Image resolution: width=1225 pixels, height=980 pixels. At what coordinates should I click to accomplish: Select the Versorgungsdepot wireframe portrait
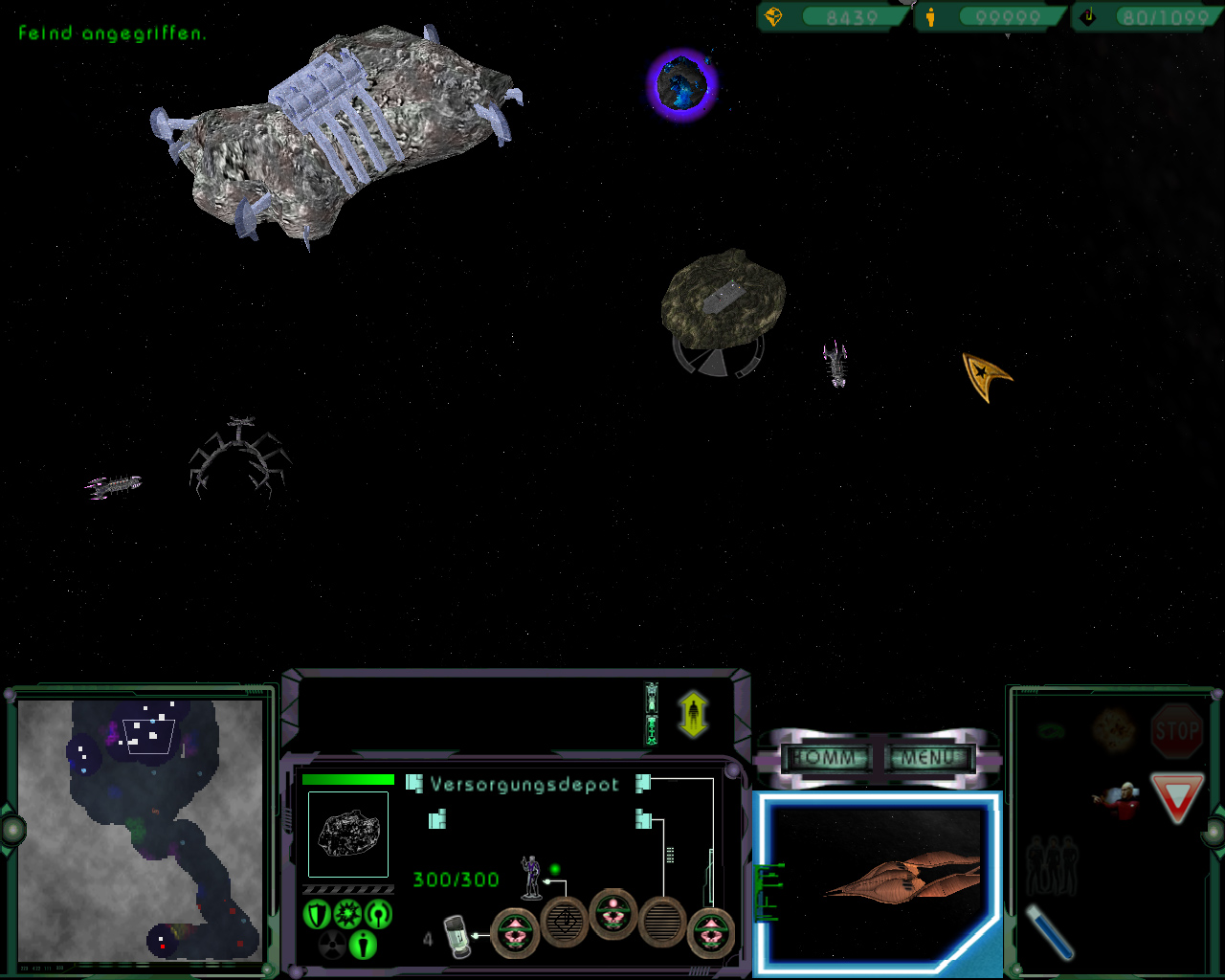click(x=348, y=834)
